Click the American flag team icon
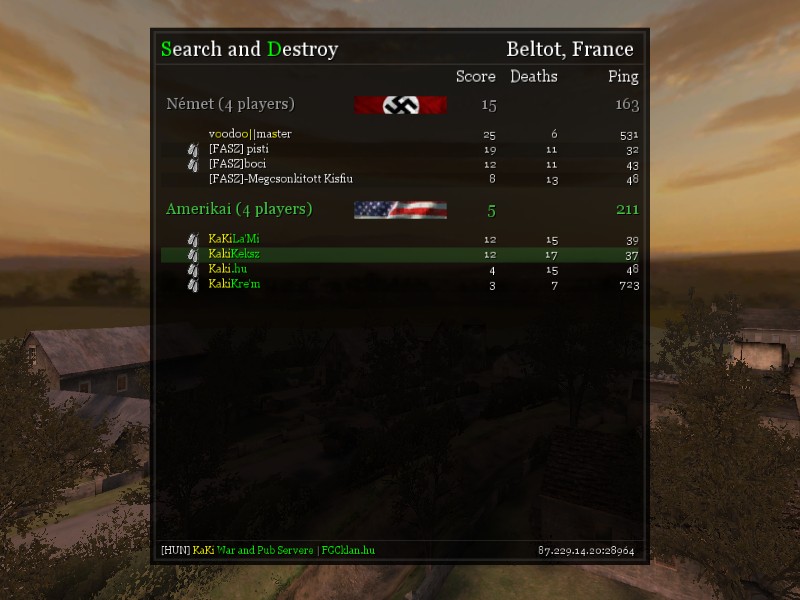Image resolution: width=800 pixels, height=600 pixels. pos(400,209)
